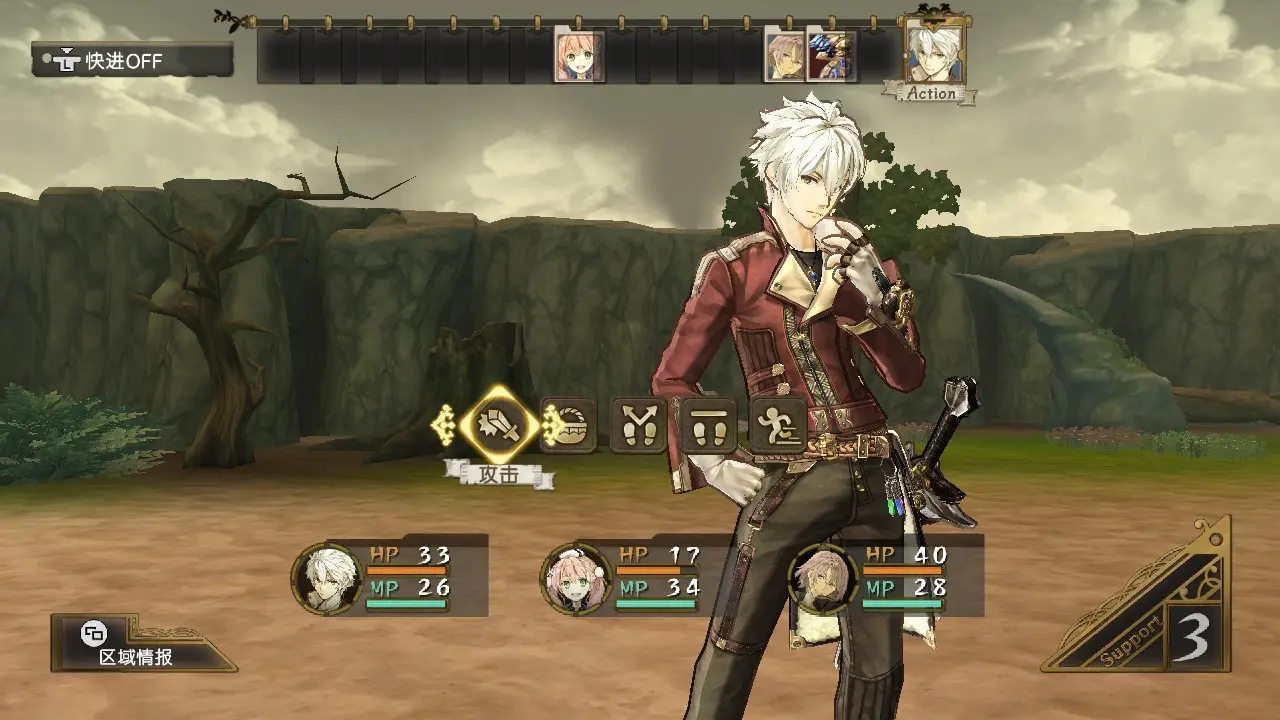Select the footprints-under-bar guard command
Image resolution: width=1280 pixels, height=720 pixels.
click(x=709, y=427)
